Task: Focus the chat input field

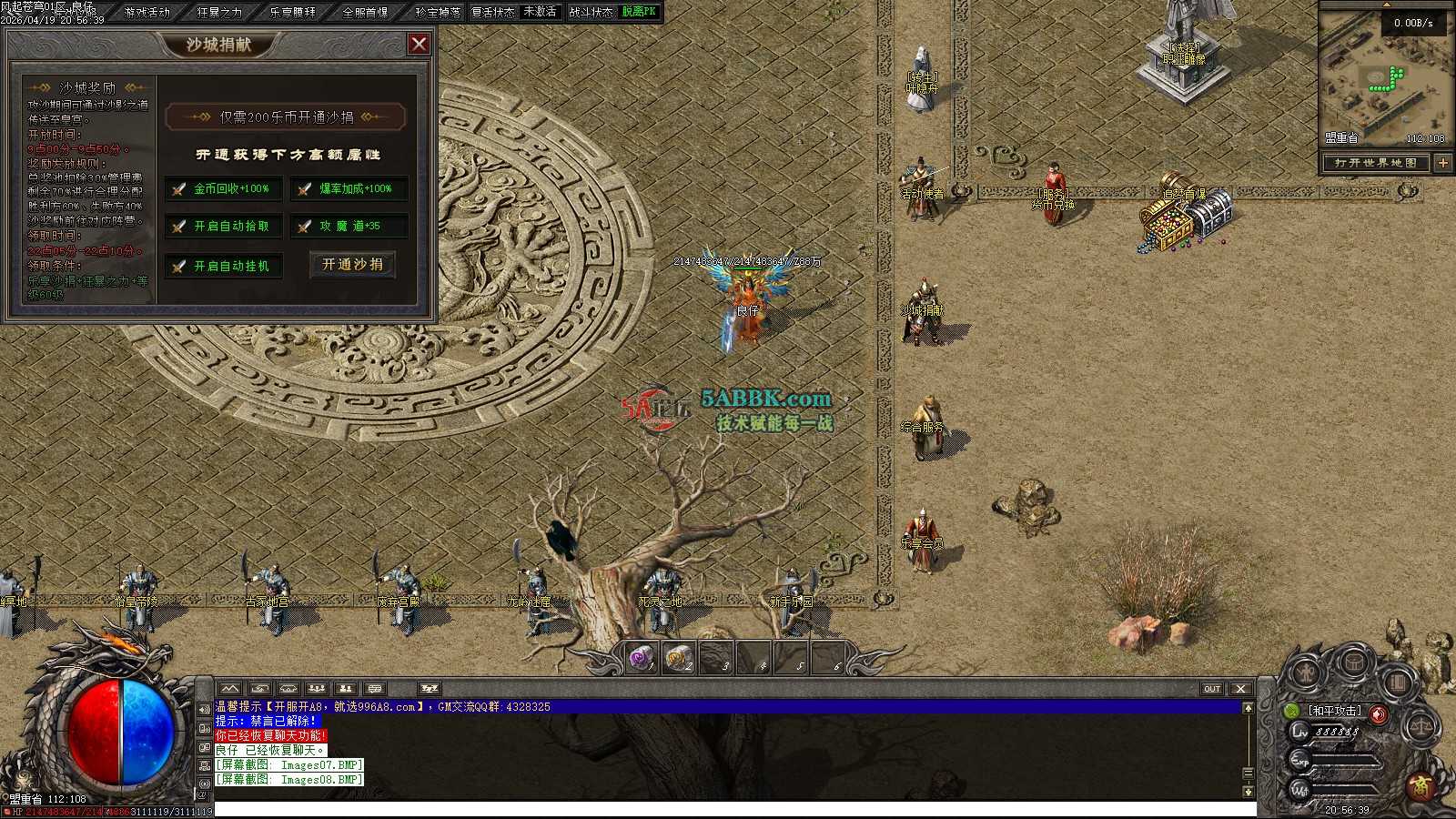Action: pos(728,810)
